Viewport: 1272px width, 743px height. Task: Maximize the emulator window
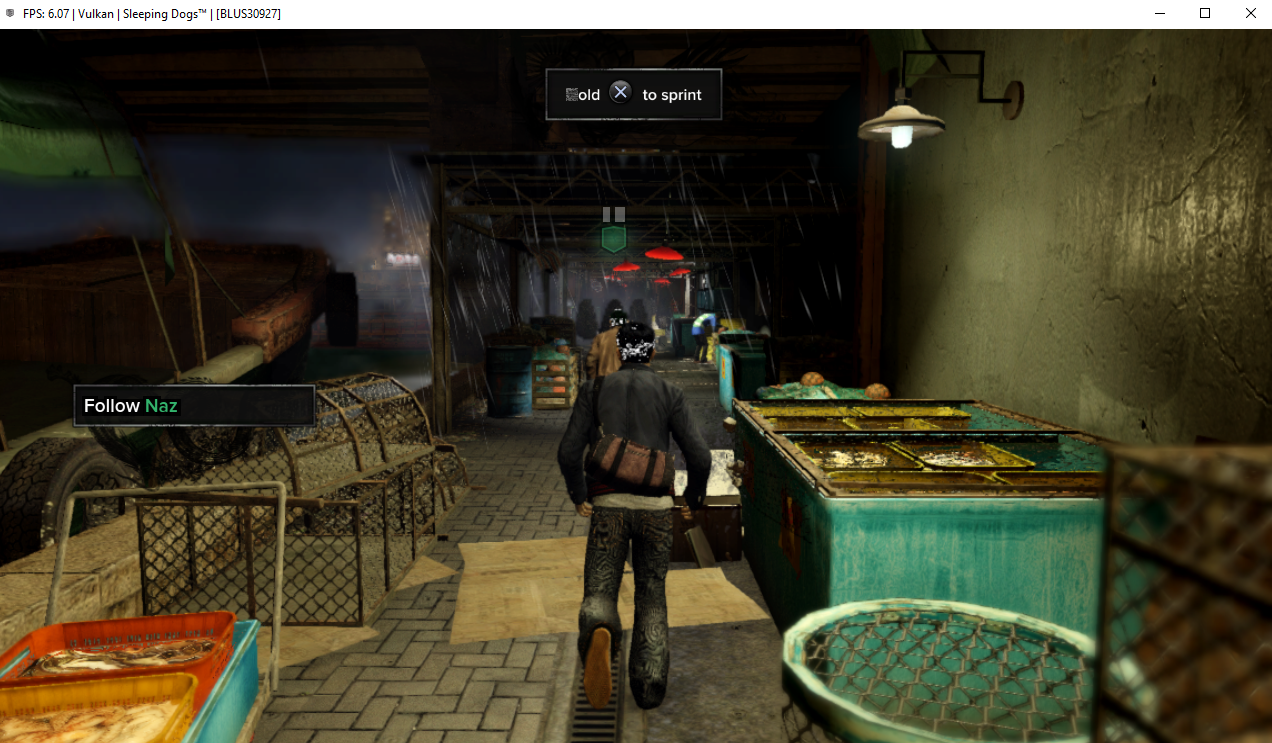[1205, 13]
